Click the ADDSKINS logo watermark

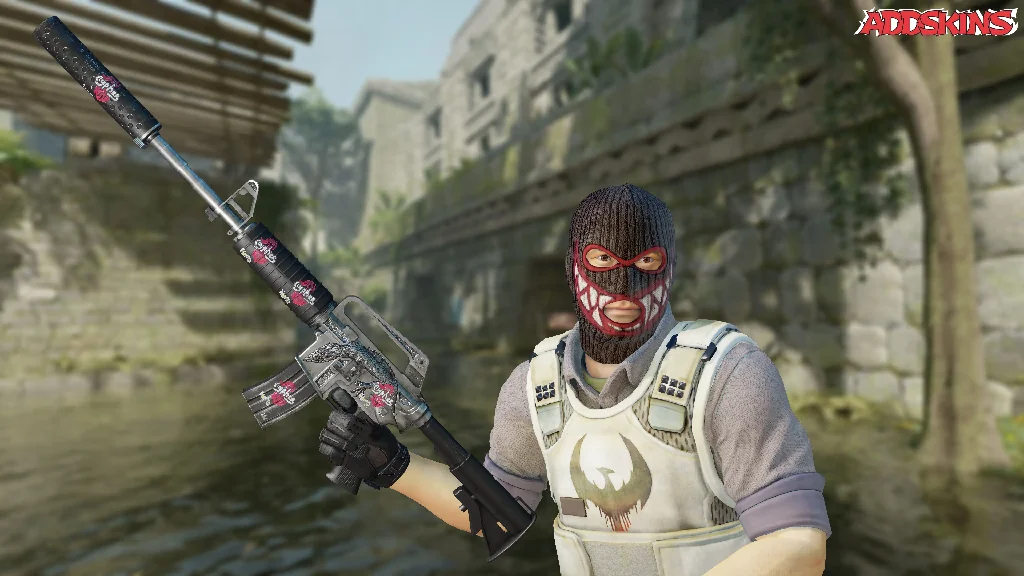937,22
